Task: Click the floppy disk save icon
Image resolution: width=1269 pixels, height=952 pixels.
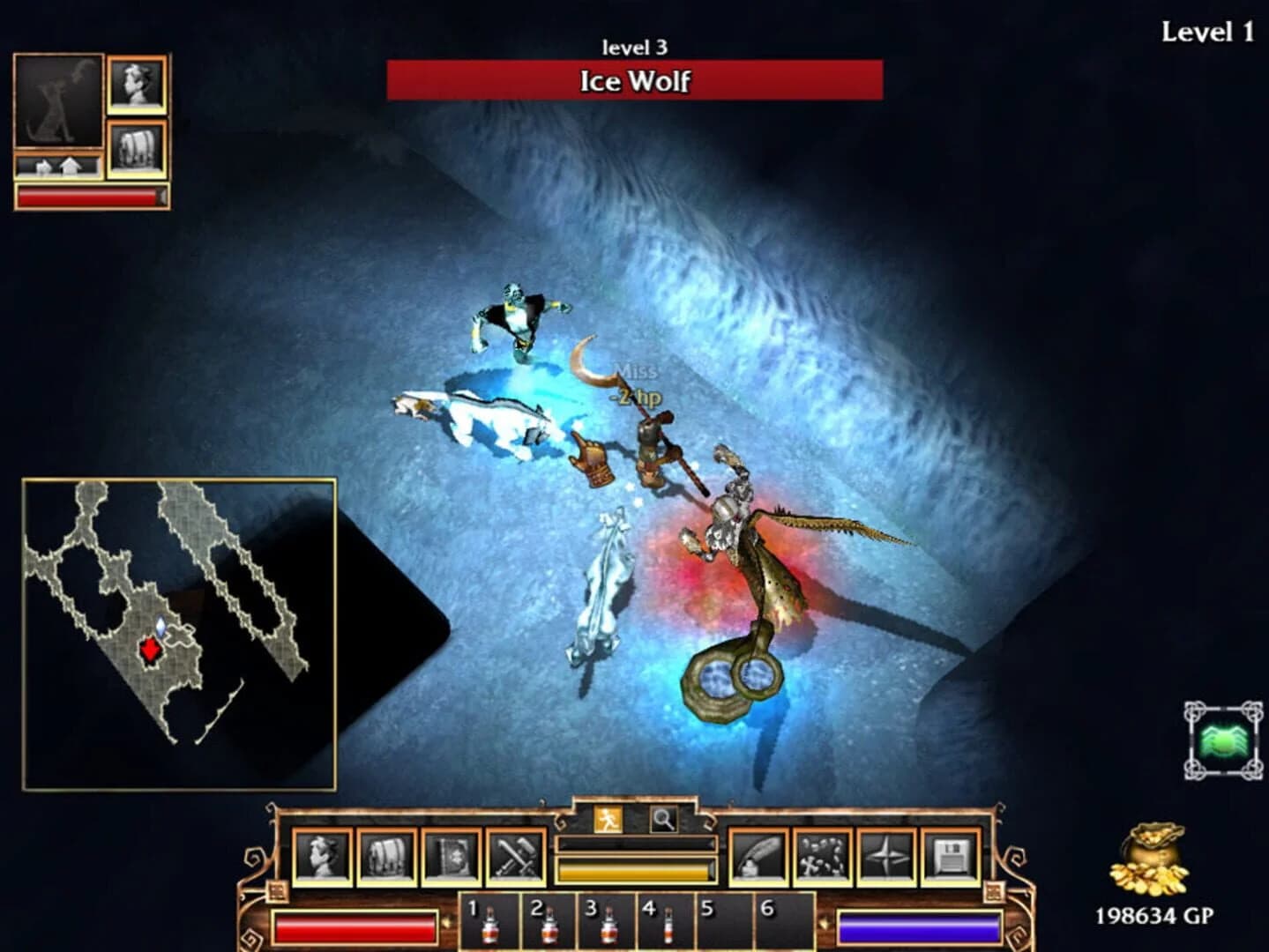Action: [x=951, y=855]
